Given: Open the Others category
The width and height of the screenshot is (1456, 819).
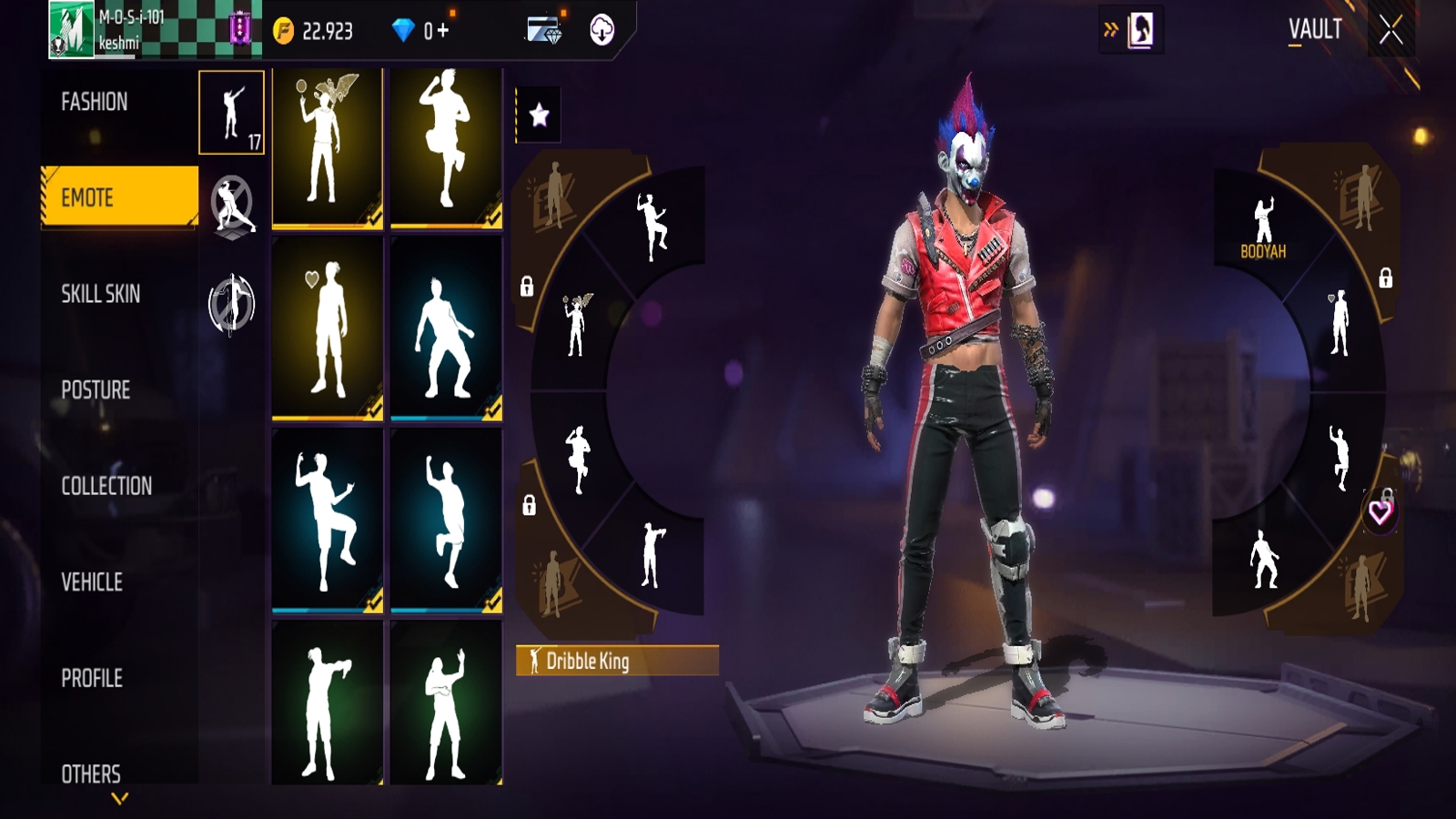Looking at the screenshot, I should (x=91, y=773).
